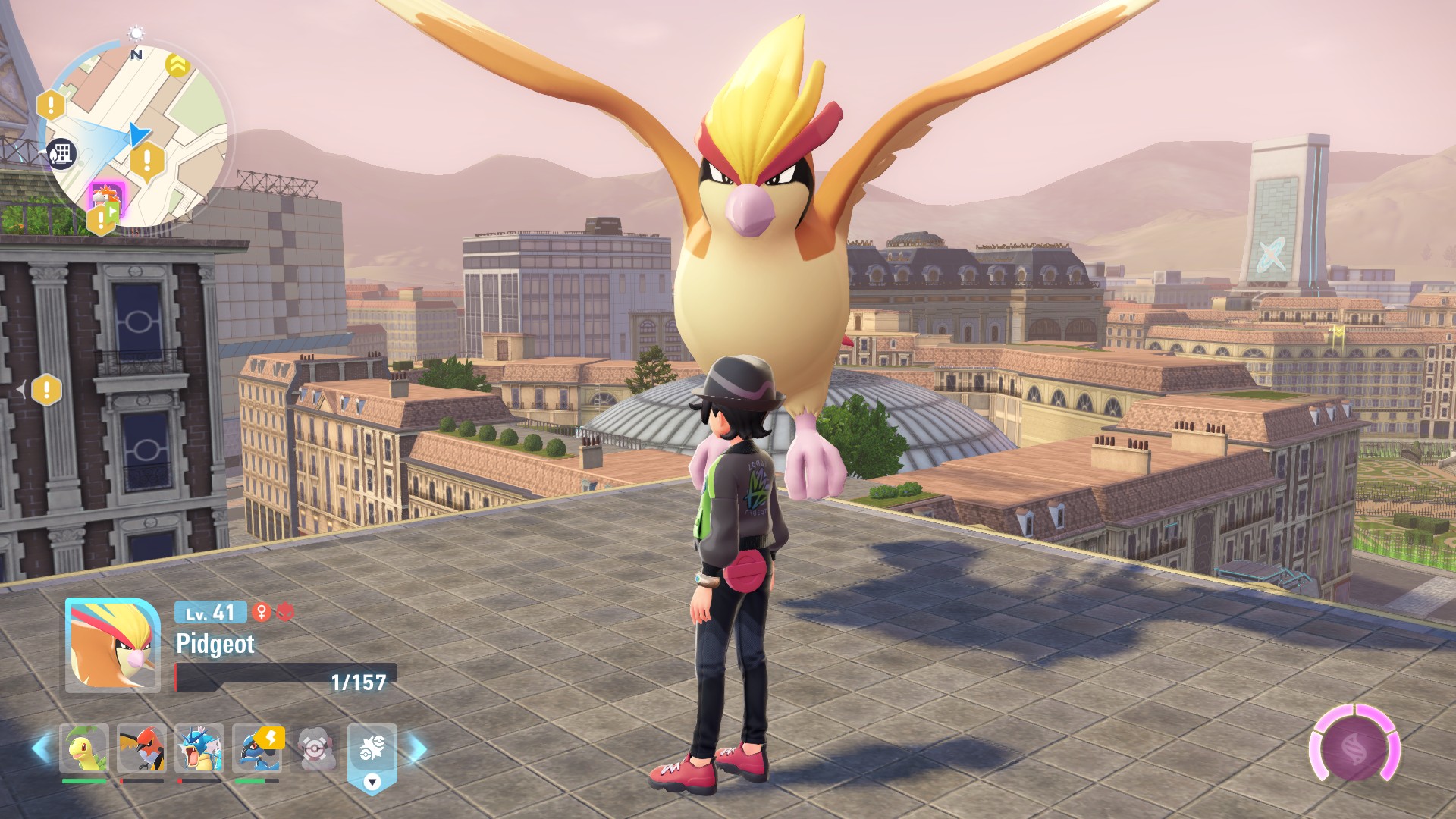Choose Chikorita from the party bar
This screenshot has height=819, width=1456.
[x=84, y=748]
